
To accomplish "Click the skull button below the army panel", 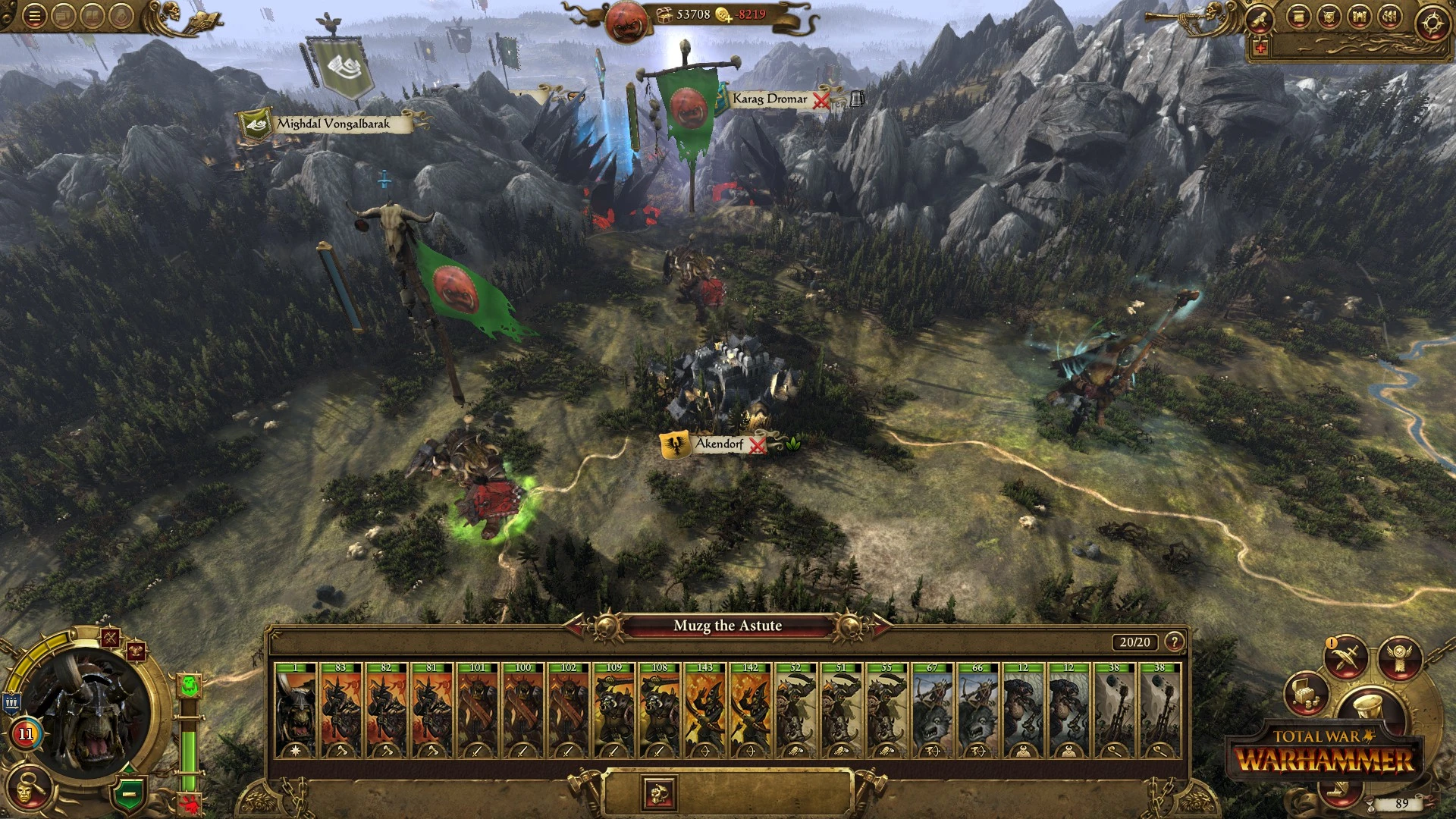I will pyautogui.click(x=657, y=793).
